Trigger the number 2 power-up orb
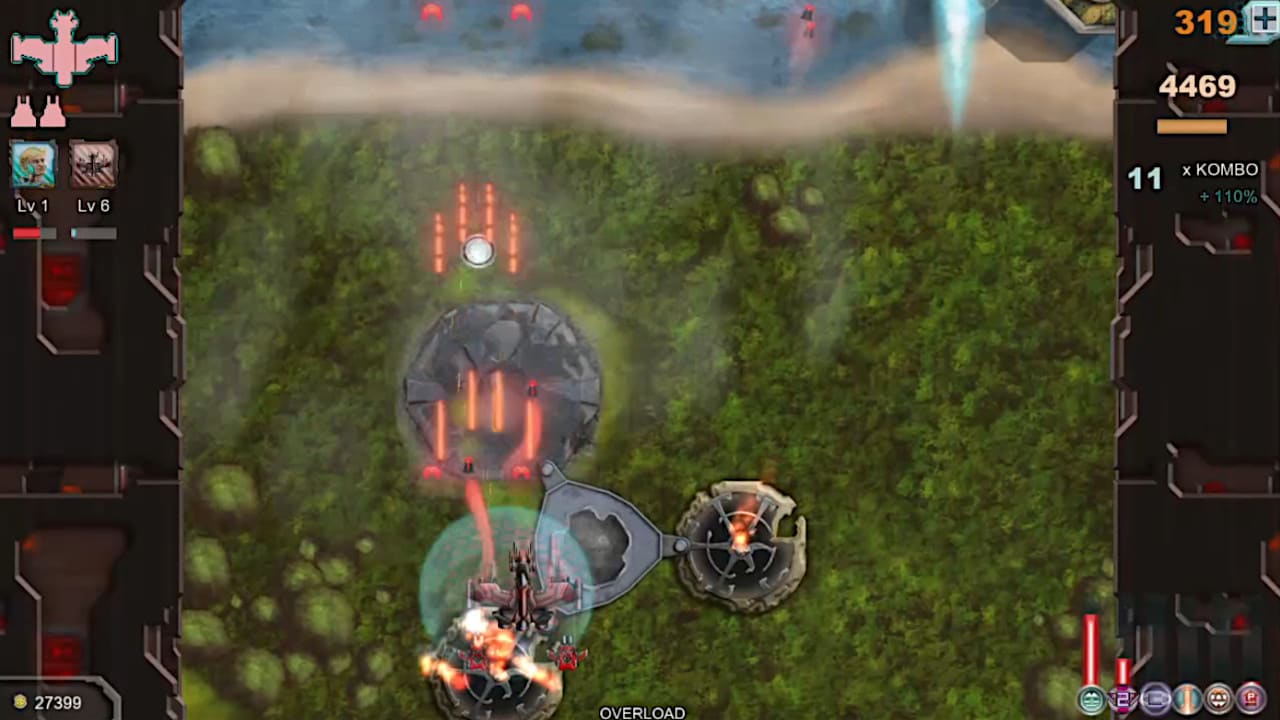The height and width of the screenshot is (720, 1280). [1122, 700]
